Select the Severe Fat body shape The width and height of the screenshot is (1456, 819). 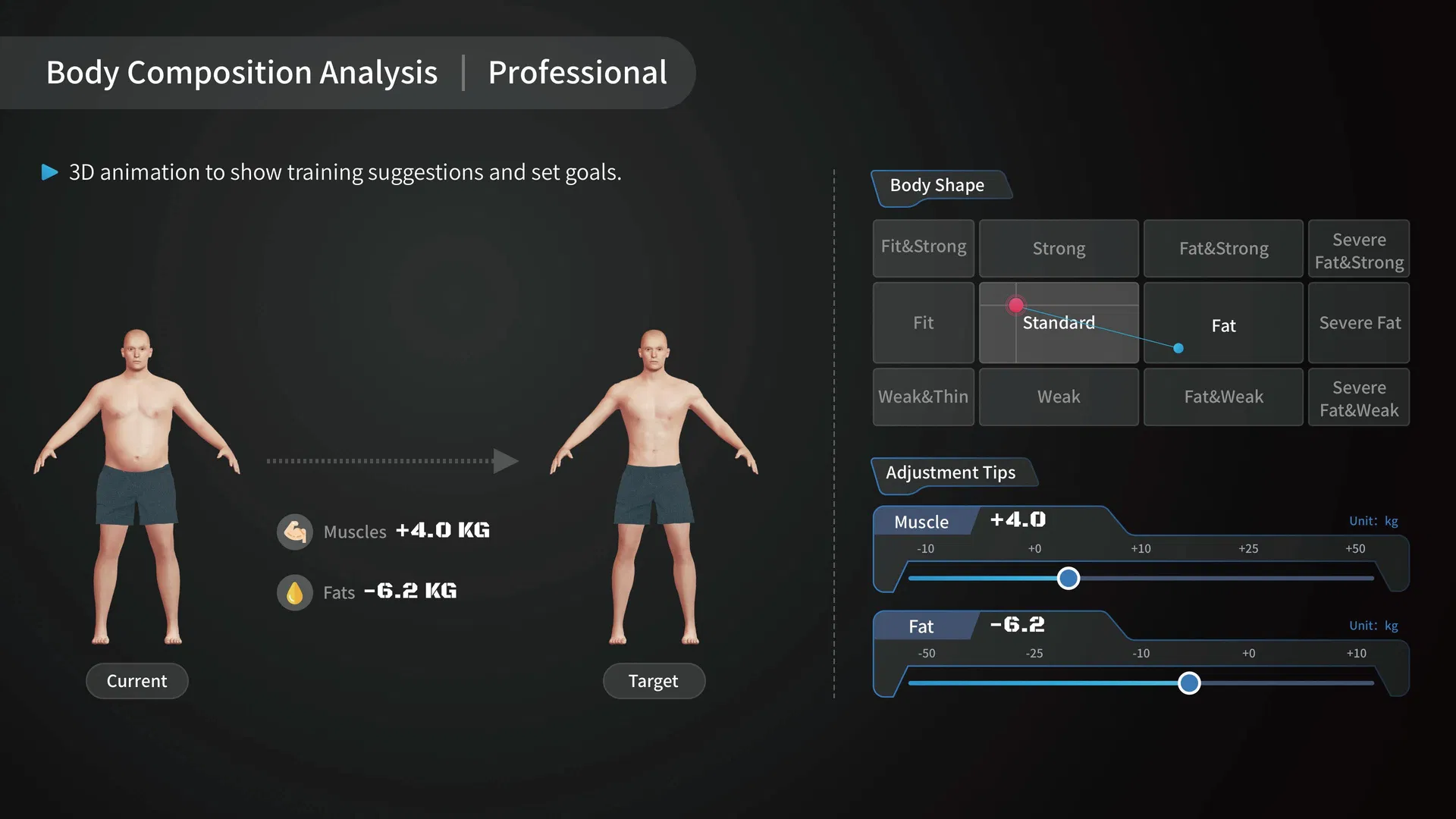tap(1359, 322)
